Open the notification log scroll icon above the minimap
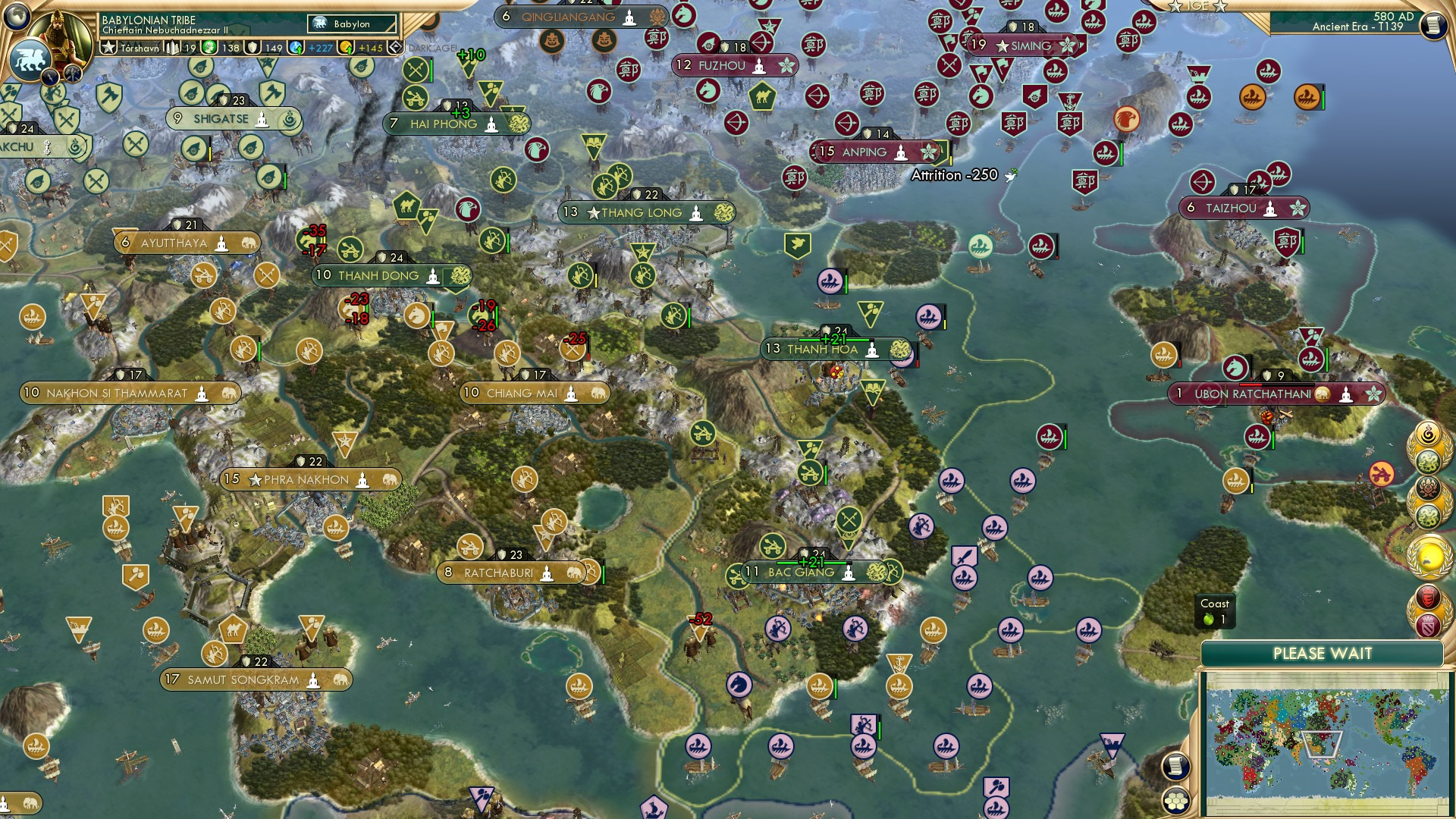This screenshot has height=819, width=1456. click(1175, 766)
